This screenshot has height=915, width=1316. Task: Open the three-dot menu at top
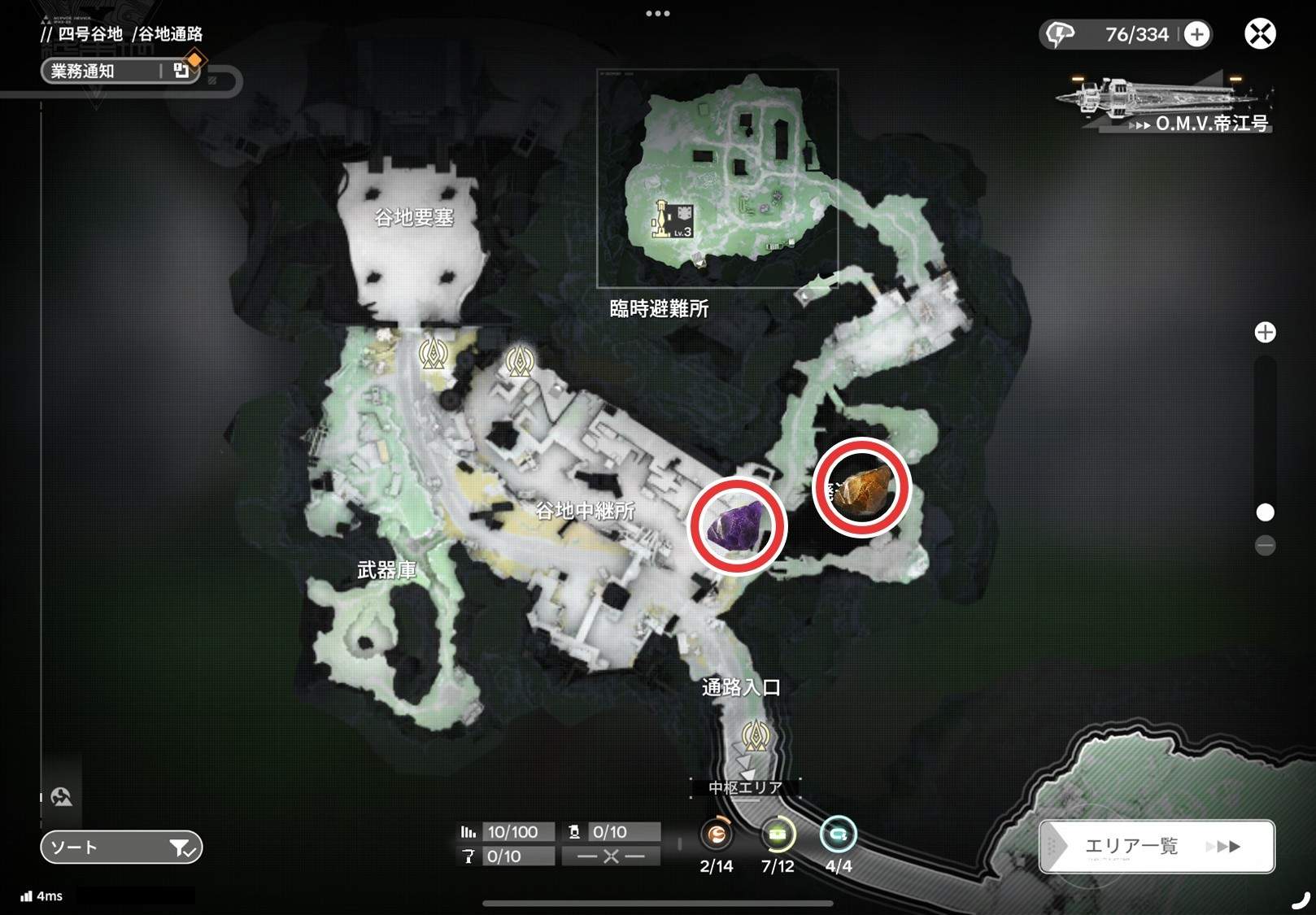tap(657, 14)
